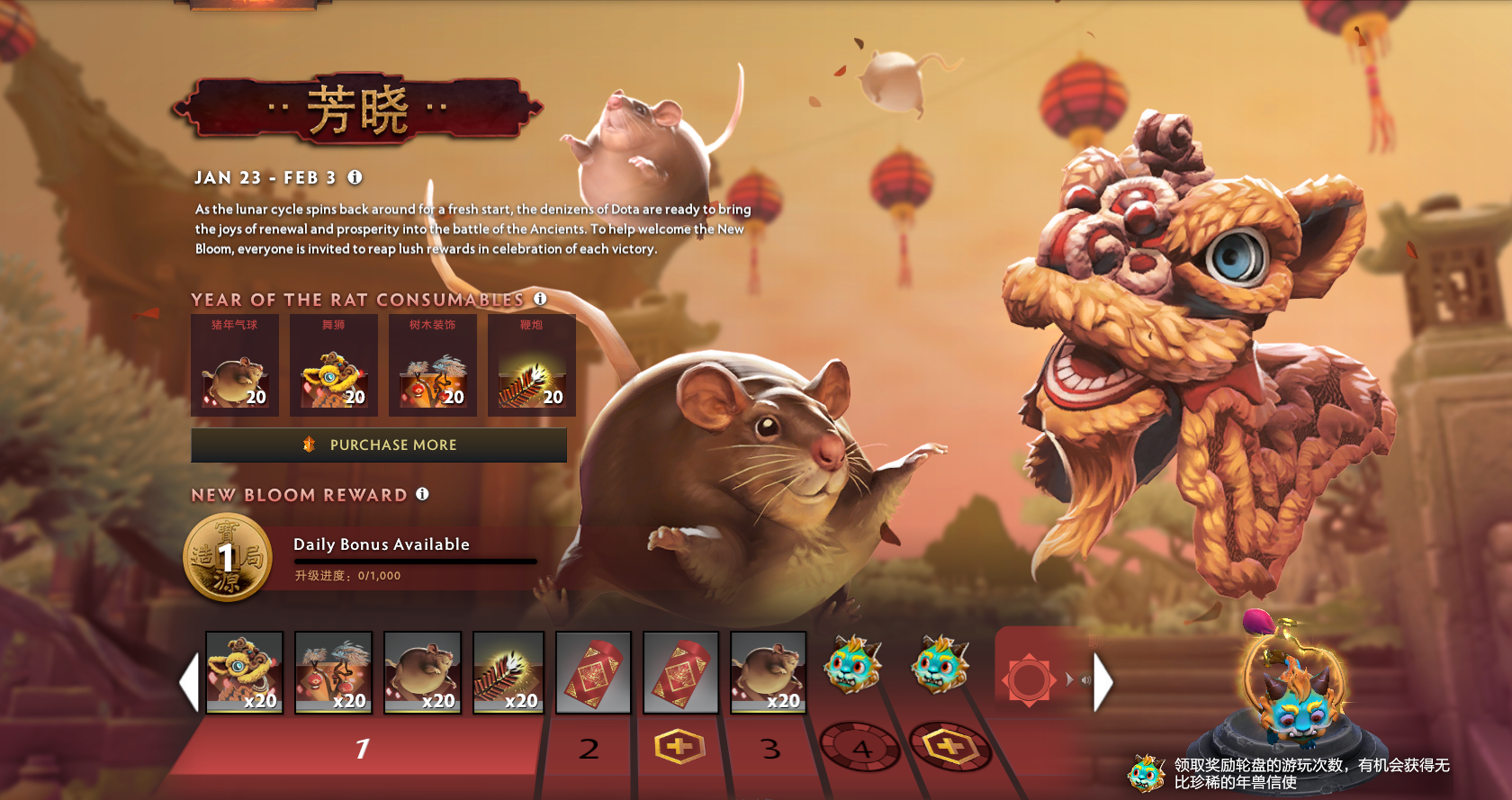
Task: Select the 猪年气球 rat balloon consumable card
Action: tap(235, 364)
